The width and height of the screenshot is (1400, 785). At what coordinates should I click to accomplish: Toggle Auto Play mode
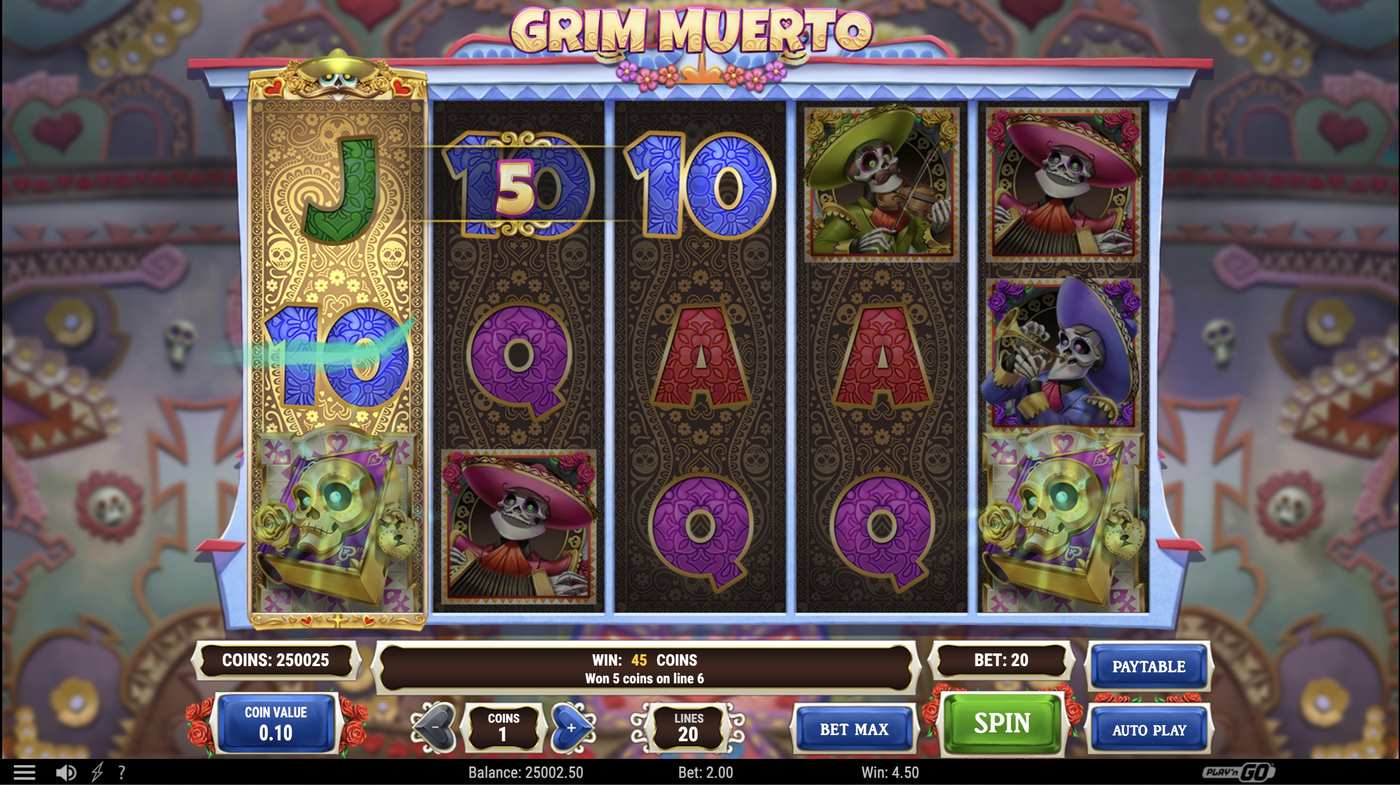(1148, 729)
